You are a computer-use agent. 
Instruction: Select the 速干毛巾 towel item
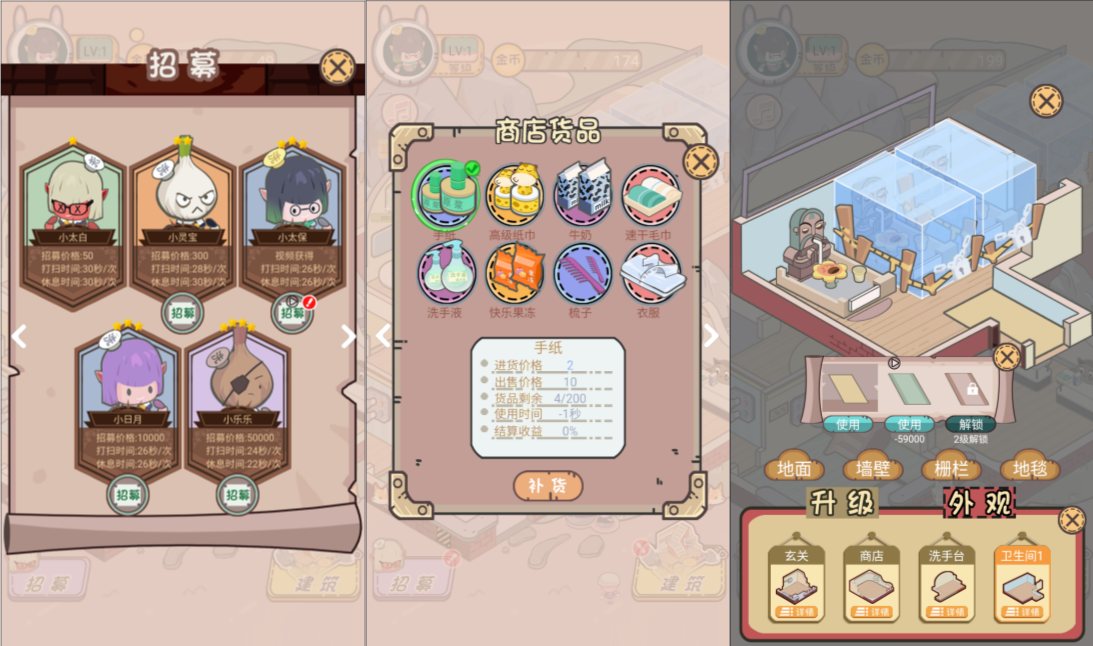tap(652, 196)
